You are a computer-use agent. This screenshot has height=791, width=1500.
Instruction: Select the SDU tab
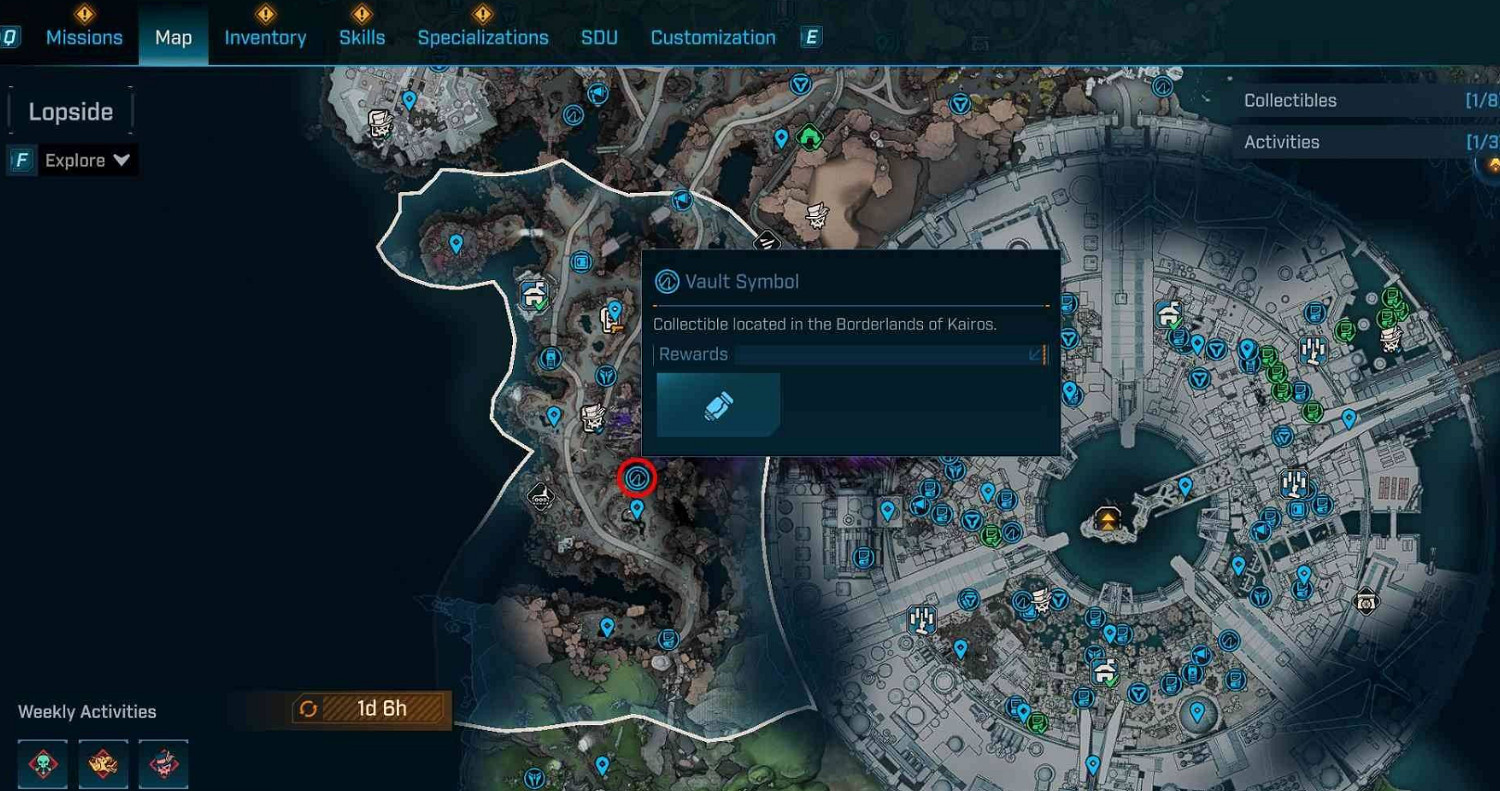[x=599, y=38]
